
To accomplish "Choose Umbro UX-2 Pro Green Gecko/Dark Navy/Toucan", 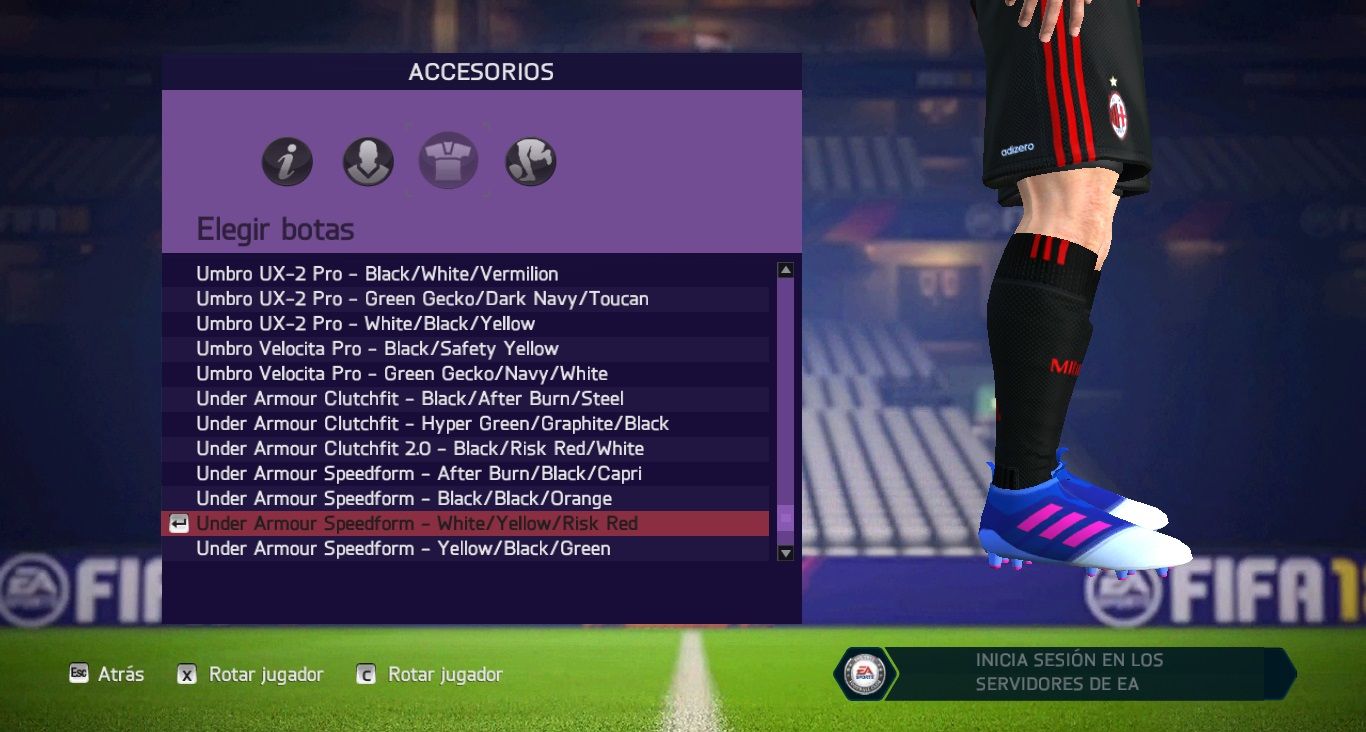I will [x=422, y=299].
